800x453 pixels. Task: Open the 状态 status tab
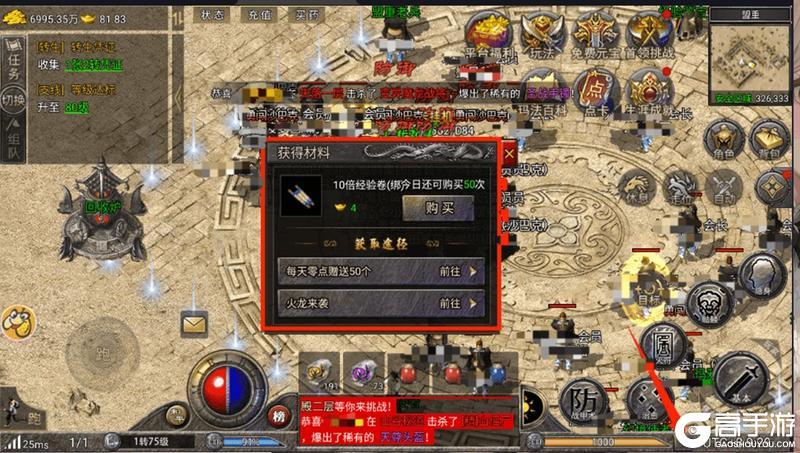(x=212, y=16)
